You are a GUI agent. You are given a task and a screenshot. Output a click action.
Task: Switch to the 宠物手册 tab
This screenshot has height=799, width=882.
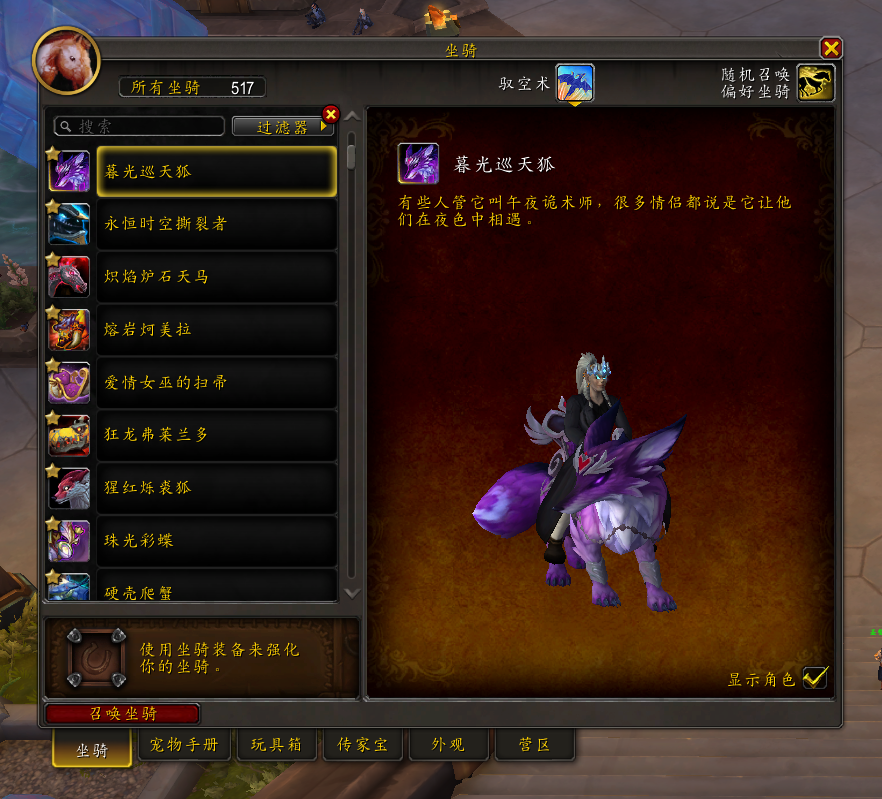pos(185,745)
